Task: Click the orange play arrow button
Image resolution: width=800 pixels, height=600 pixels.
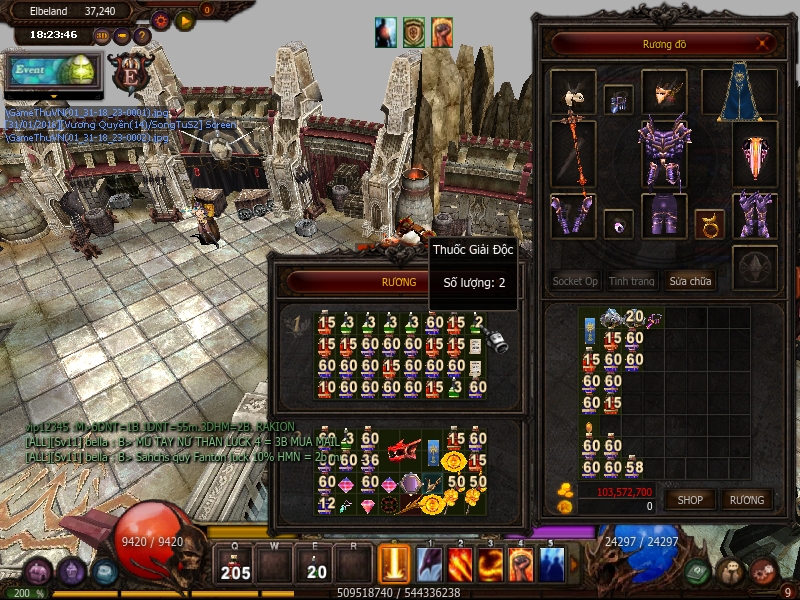Action: [x=184, y=20]
